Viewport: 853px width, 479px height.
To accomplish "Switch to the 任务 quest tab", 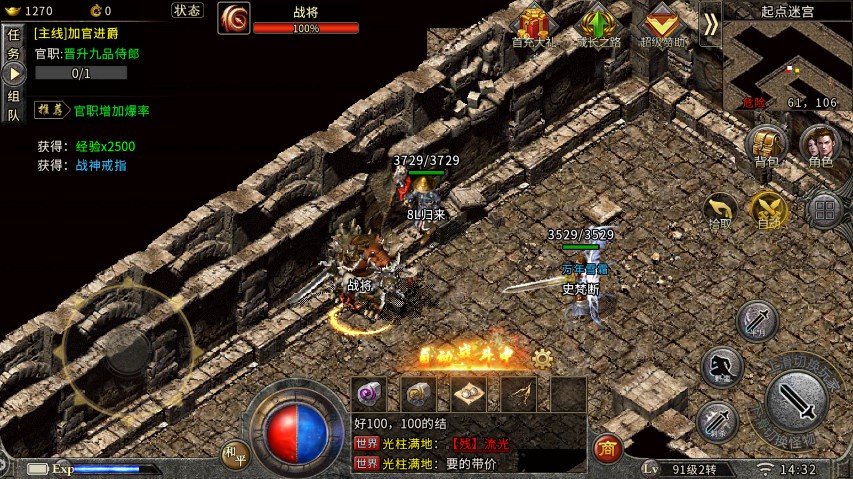I will click(13, 45).
